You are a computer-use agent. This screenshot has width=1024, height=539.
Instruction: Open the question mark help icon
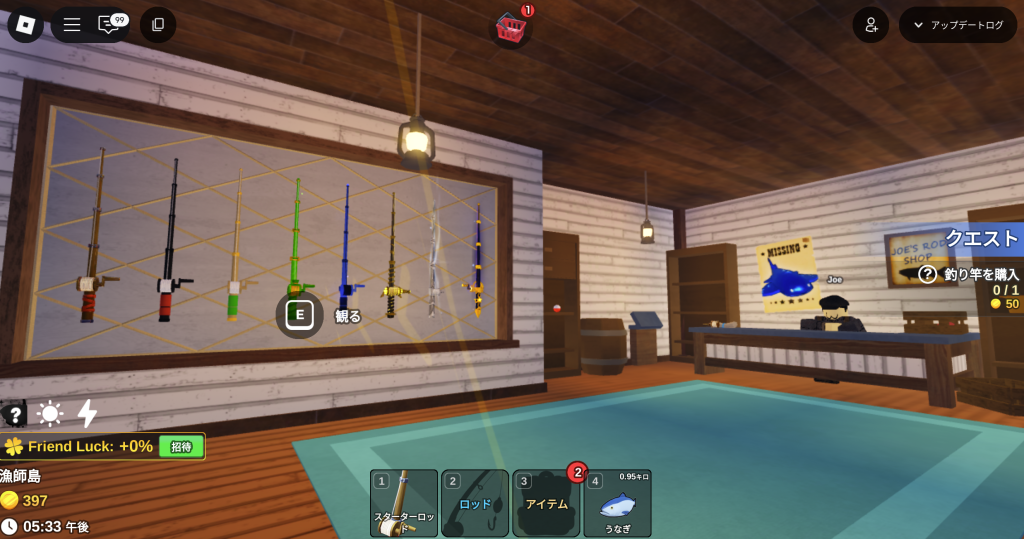click(15, 414)
